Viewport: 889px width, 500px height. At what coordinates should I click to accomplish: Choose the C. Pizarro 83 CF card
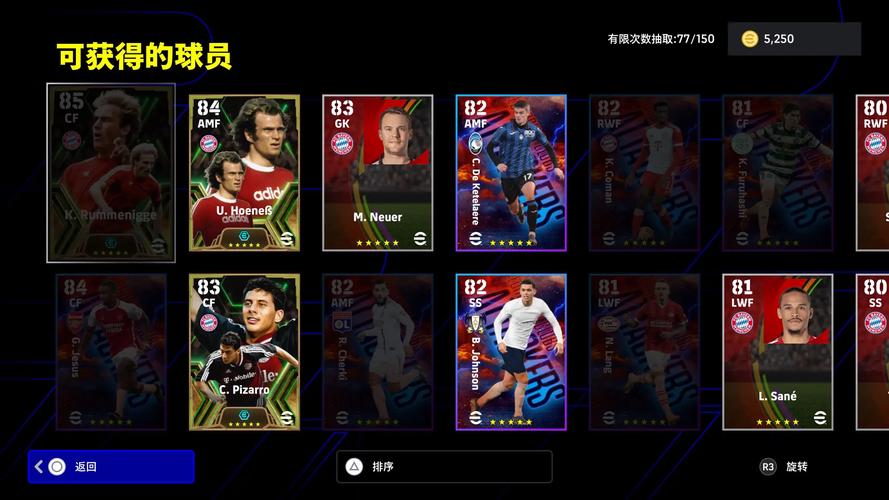[x=244, y=352]
